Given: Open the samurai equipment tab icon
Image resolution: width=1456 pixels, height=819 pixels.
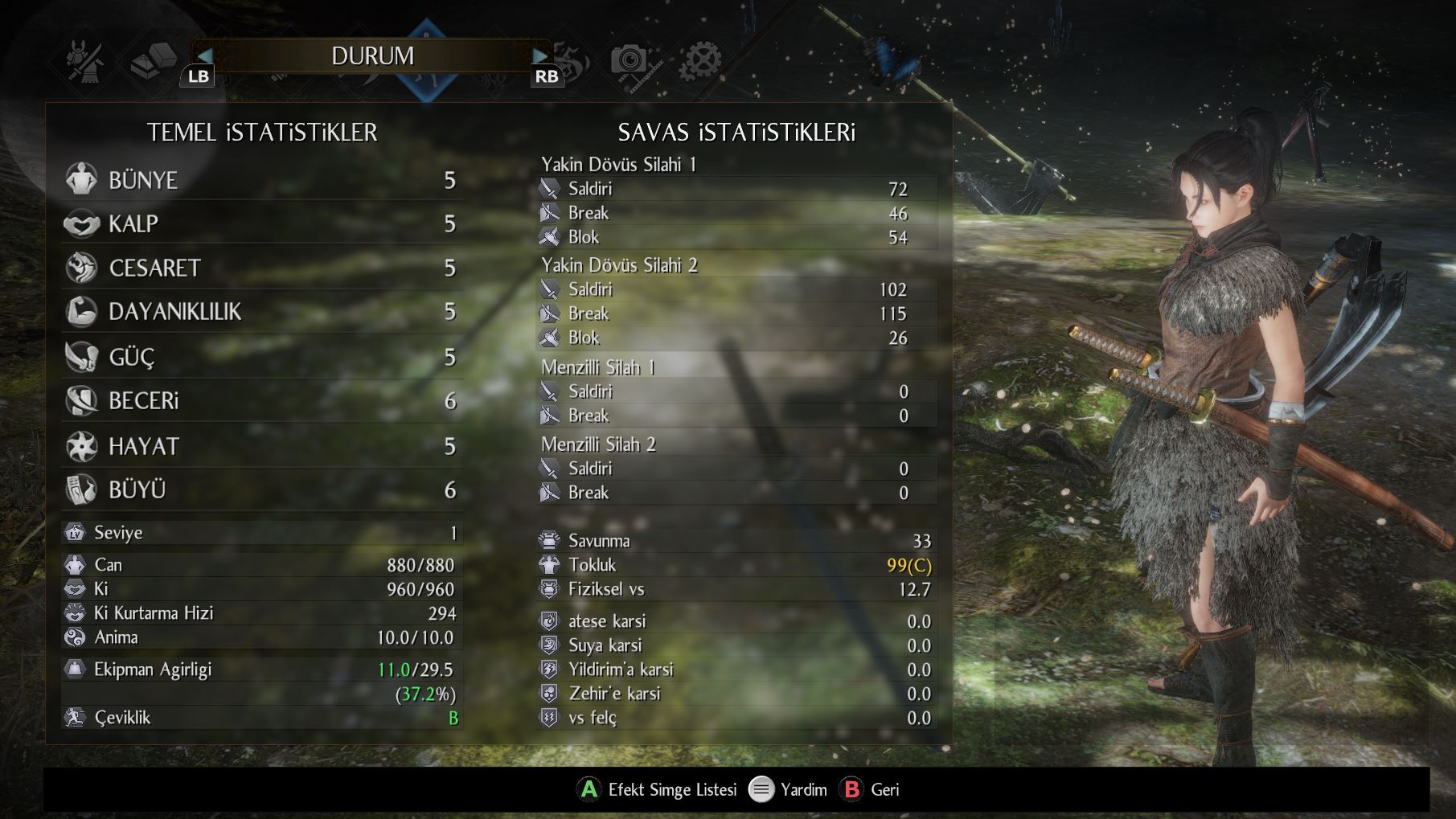Looking at the screenshot, I should click(85, 60).
